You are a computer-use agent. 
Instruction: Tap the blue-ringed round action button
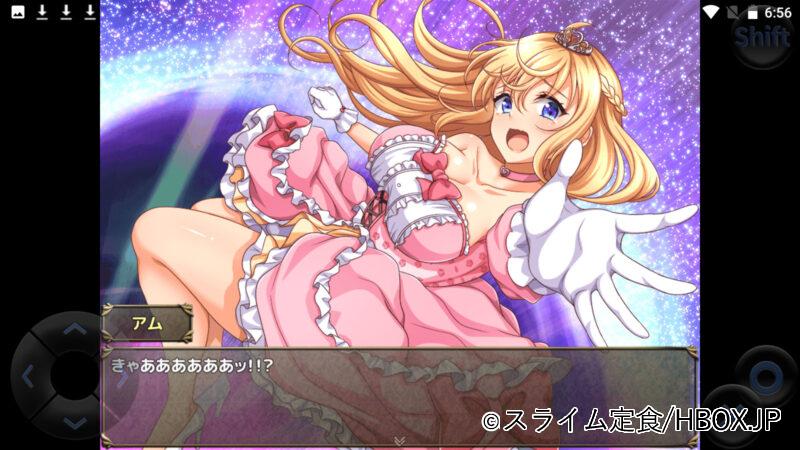tap(765, 378)
